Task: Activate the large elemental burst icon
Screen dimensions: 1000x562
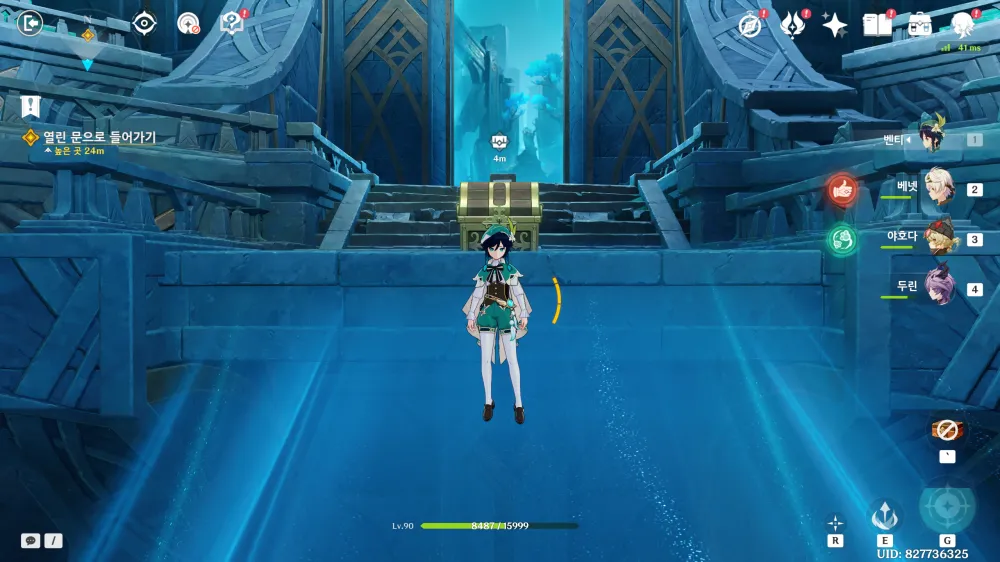Action: pos(946,508)
